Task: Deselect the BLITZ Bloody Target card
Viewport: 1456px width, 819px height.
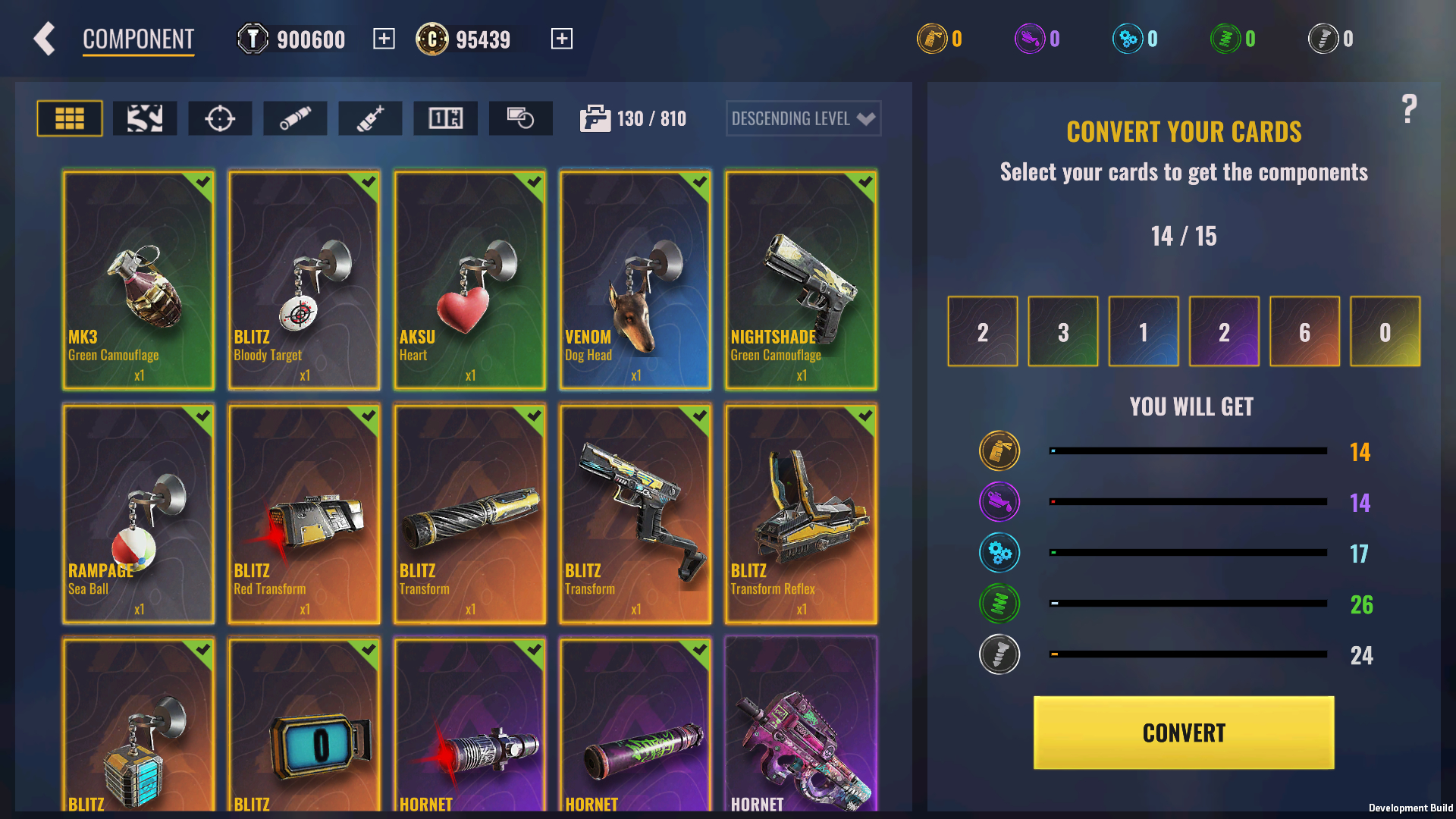Action: 304,280
